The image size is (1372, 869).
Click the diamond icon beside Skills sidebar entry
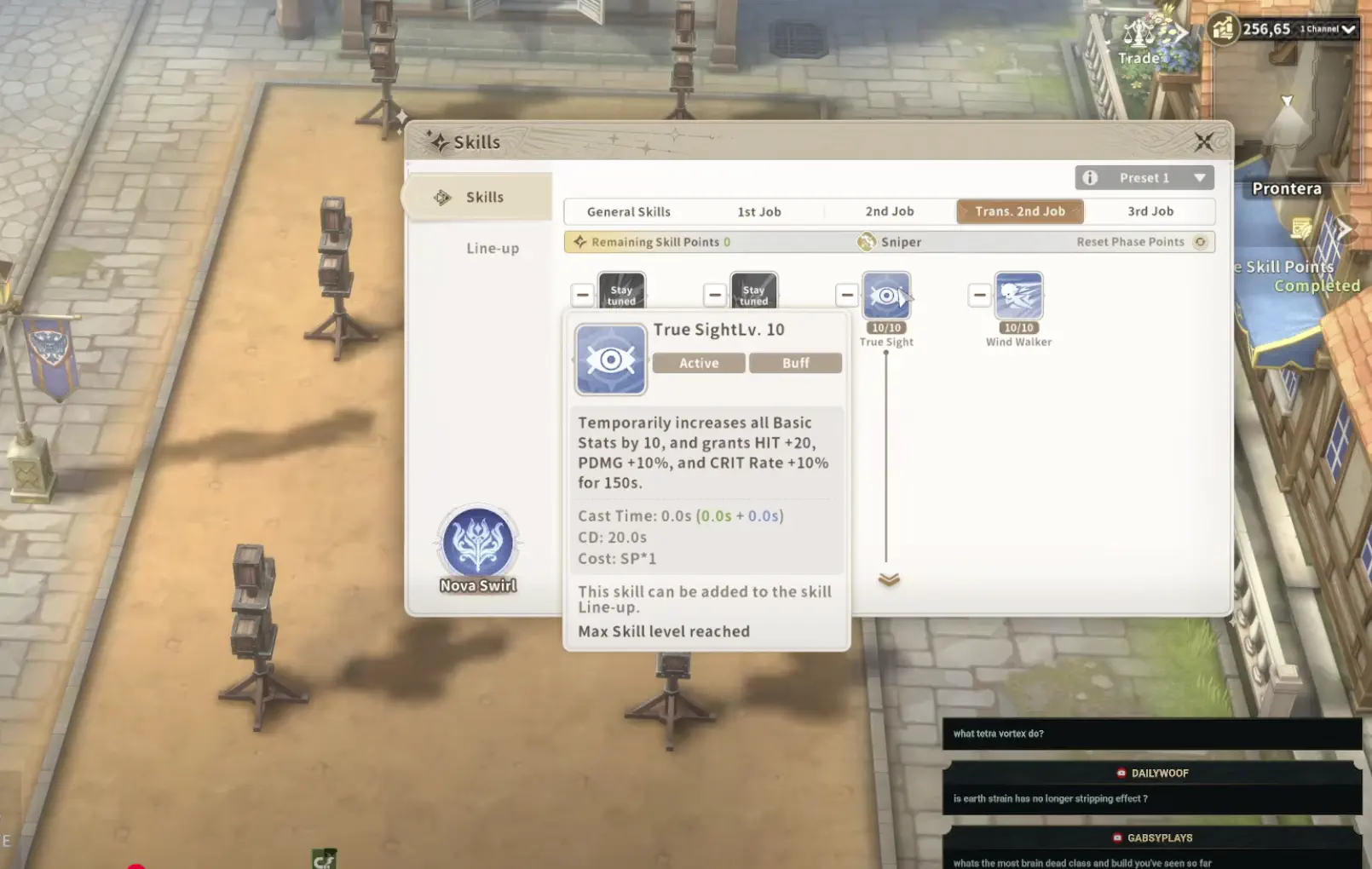point(441,197)
